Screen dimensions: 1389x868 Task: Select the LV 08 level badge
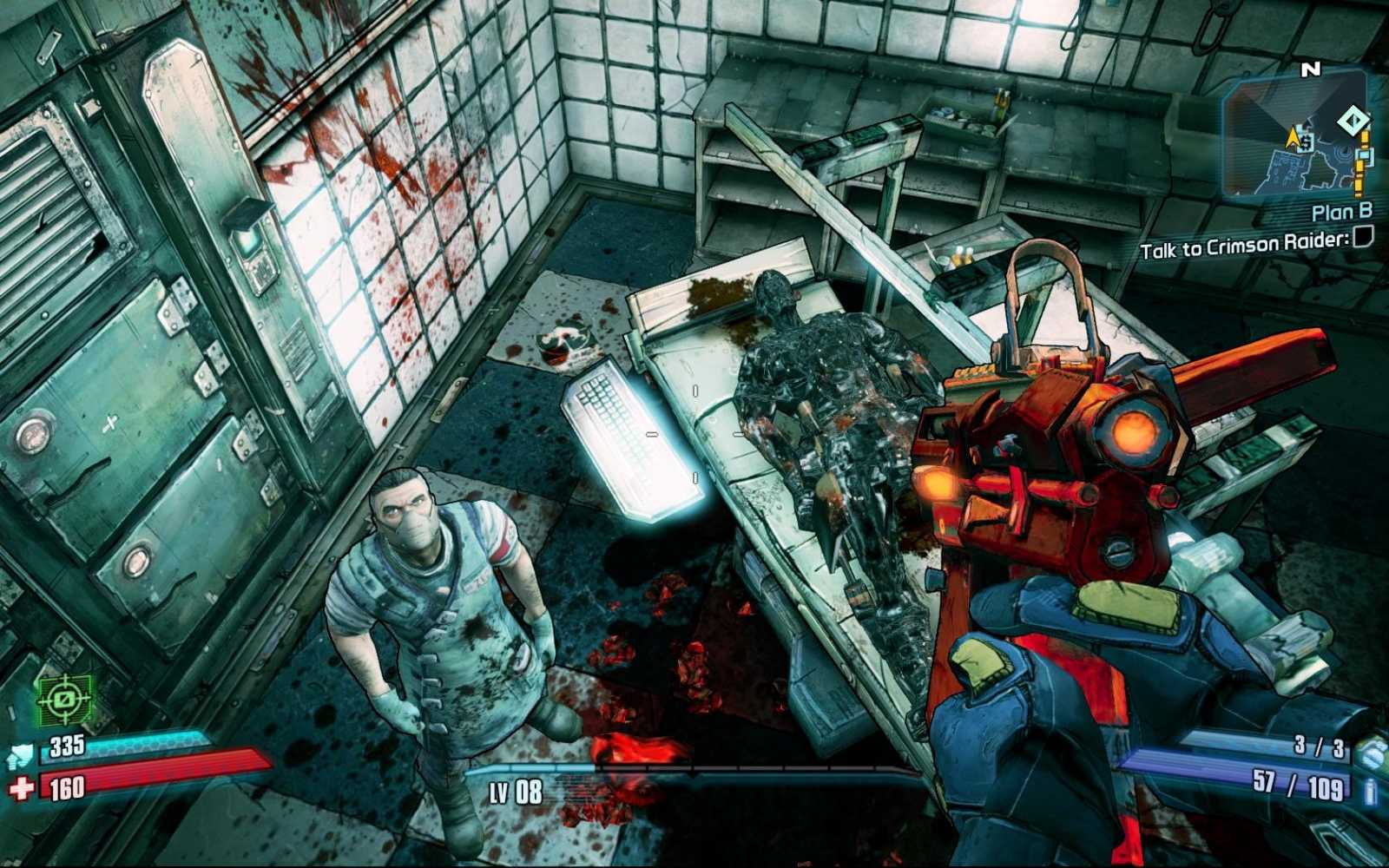(516, 792)
